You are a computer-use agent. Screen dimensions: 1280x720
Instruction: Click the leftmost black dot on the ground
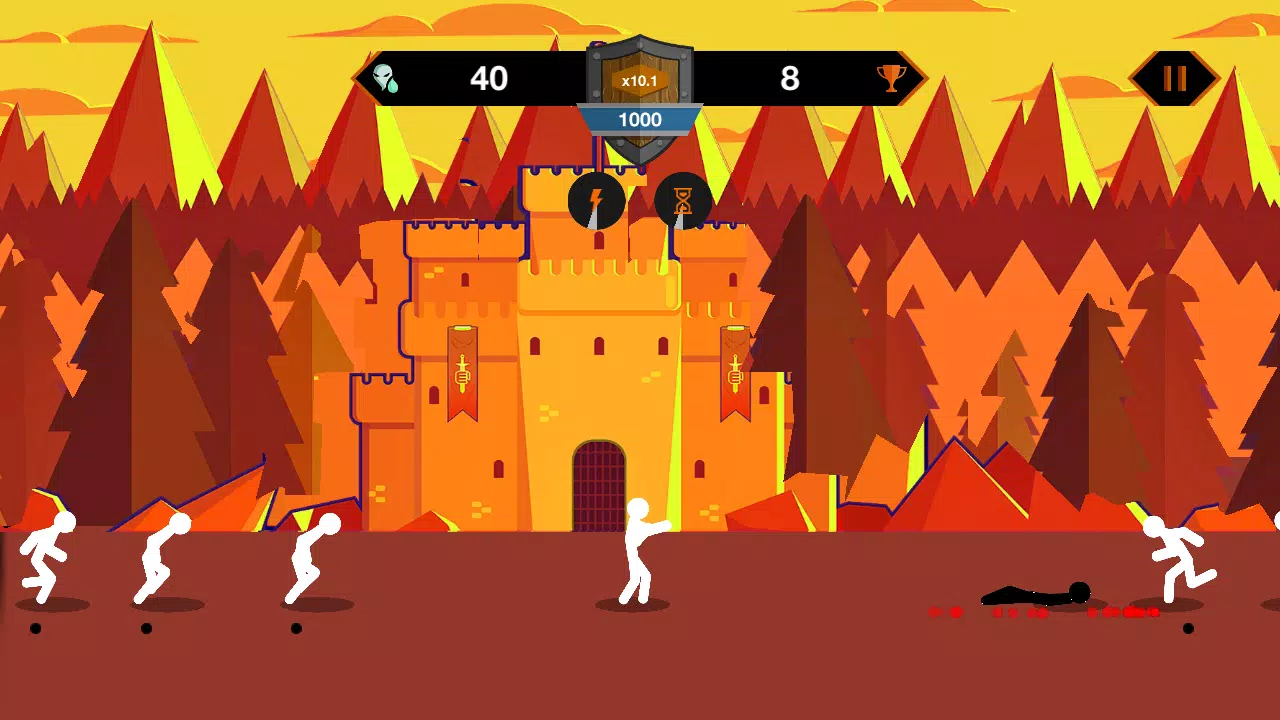[x=34, y=629]
